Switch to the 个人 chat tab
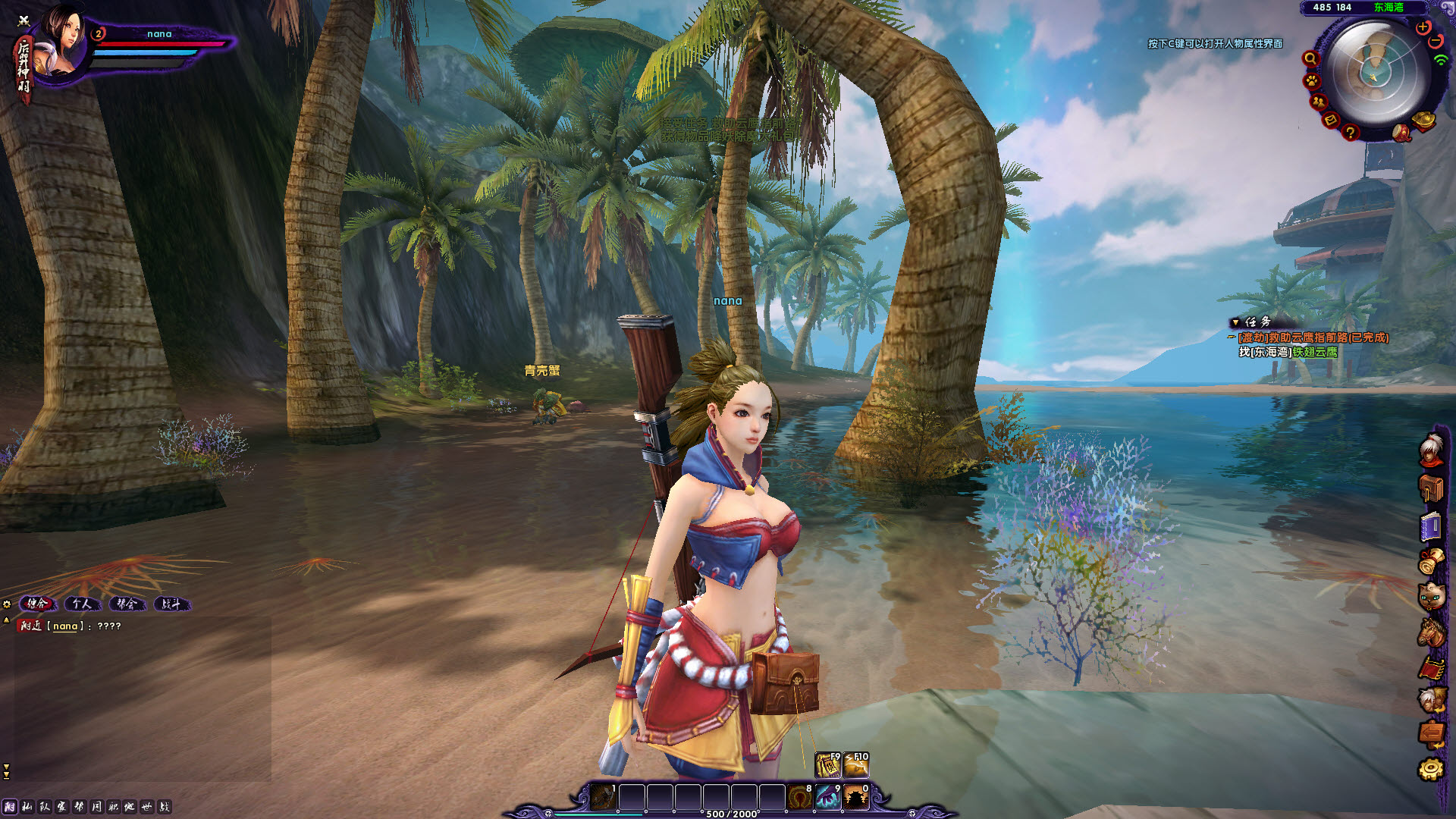 tap(82, 604)
